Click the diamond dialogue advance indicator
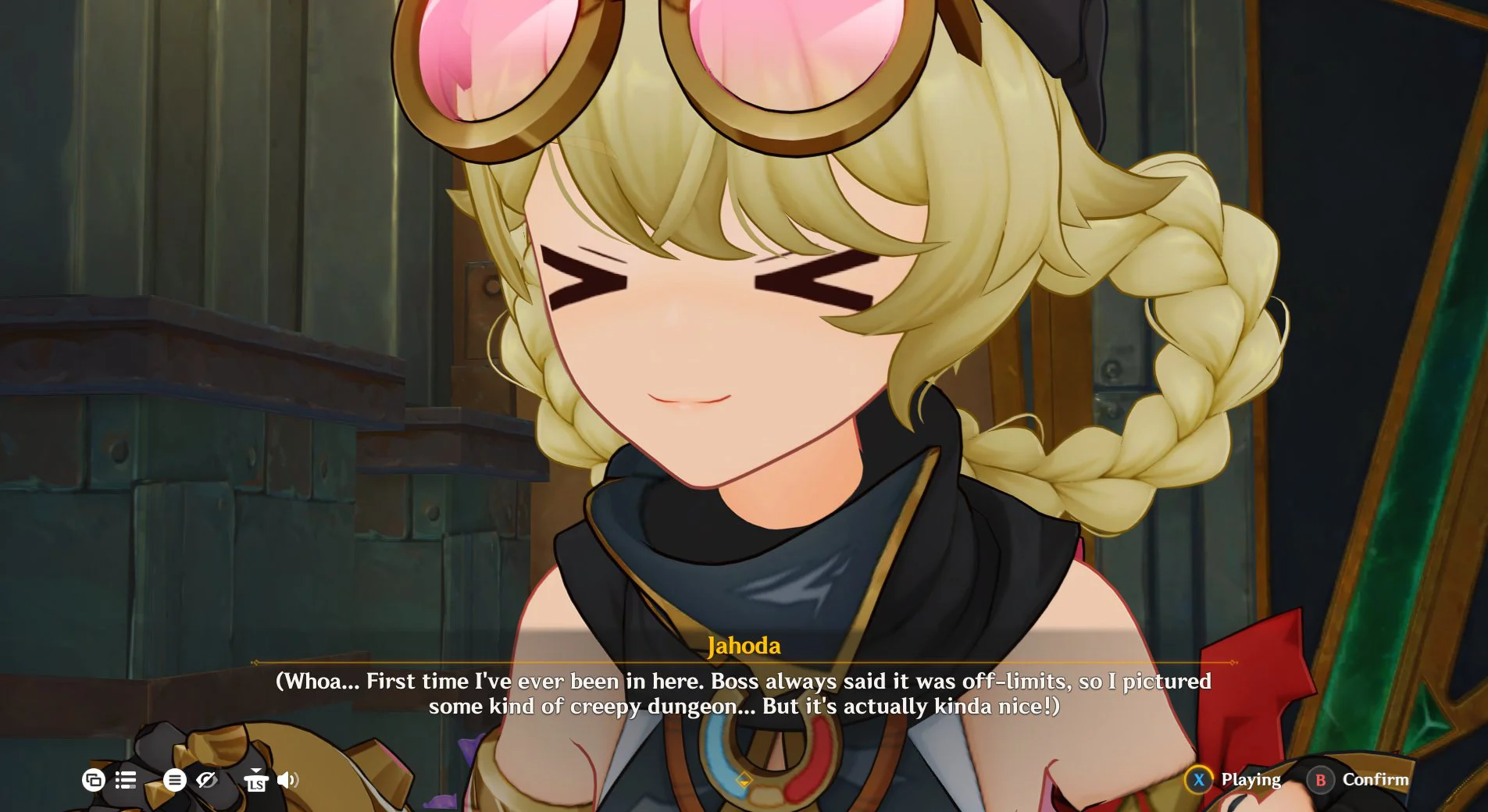 tap(744, 777)
